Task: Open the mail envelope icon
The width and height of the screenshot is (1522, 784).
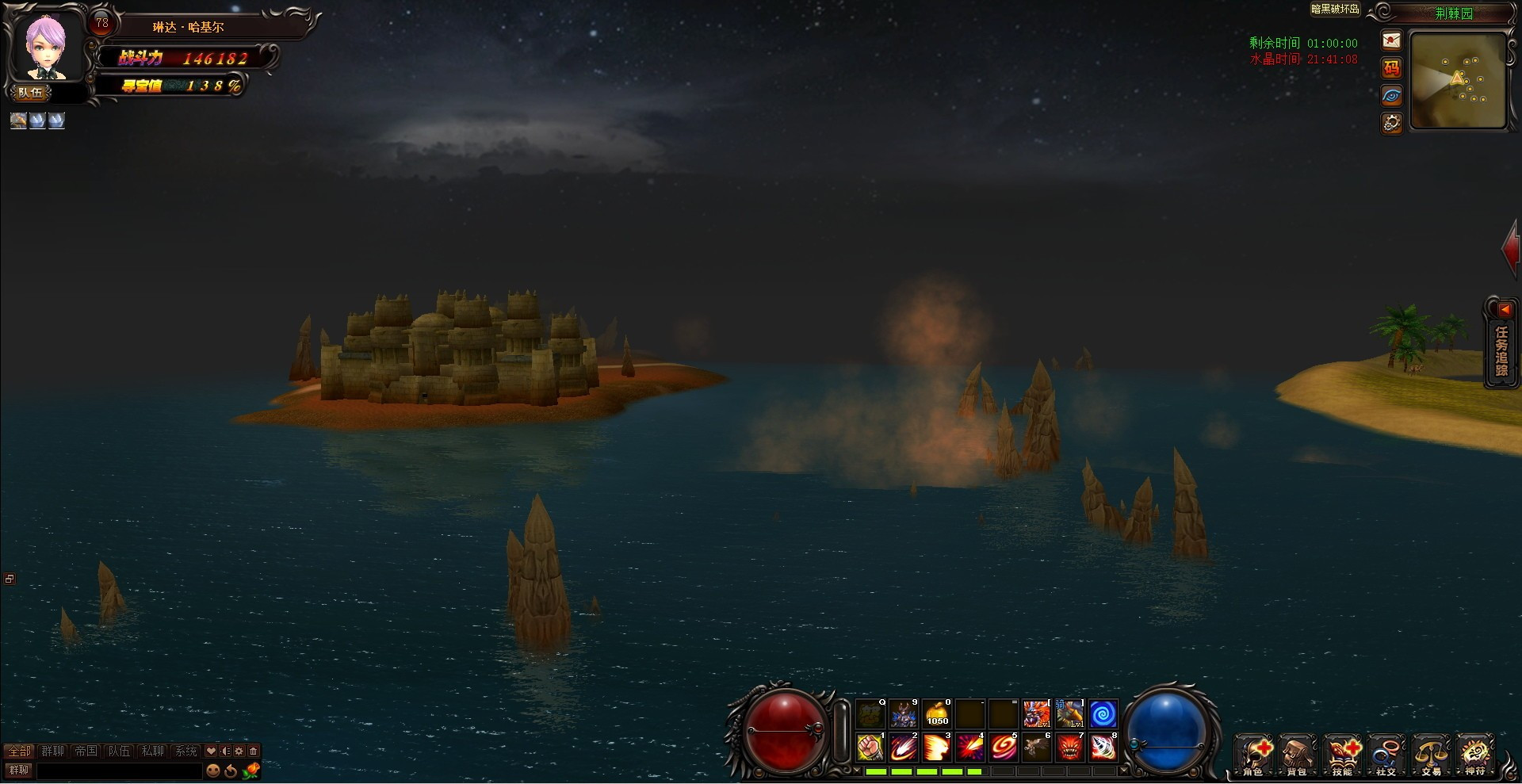Action: tap(1391, 40)
